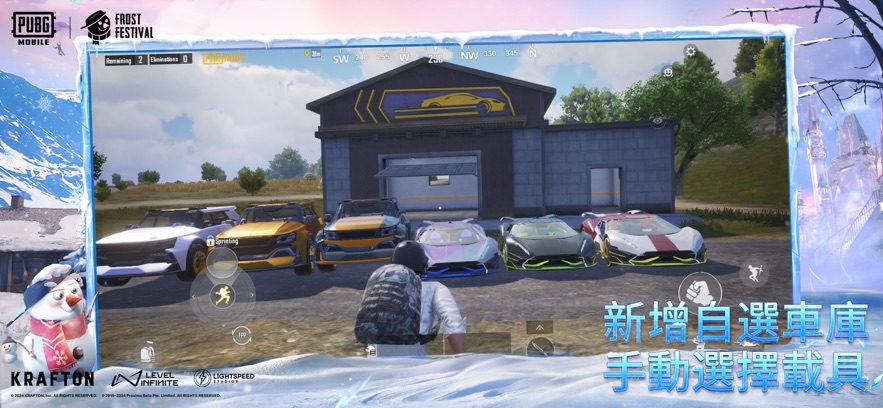Tap the Sprinting lock indicator
Screen dimensions: 883x408
(223, 242)
